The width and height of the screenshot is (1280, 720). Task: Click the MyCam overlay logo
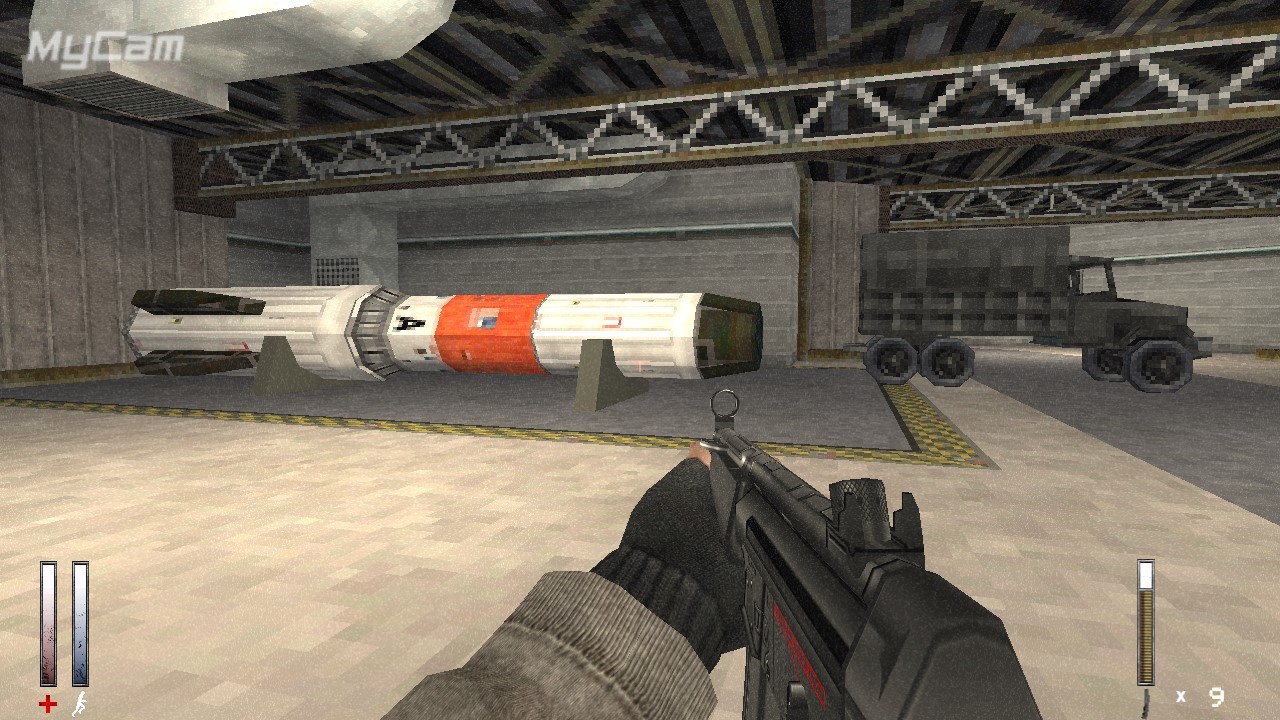105,47
